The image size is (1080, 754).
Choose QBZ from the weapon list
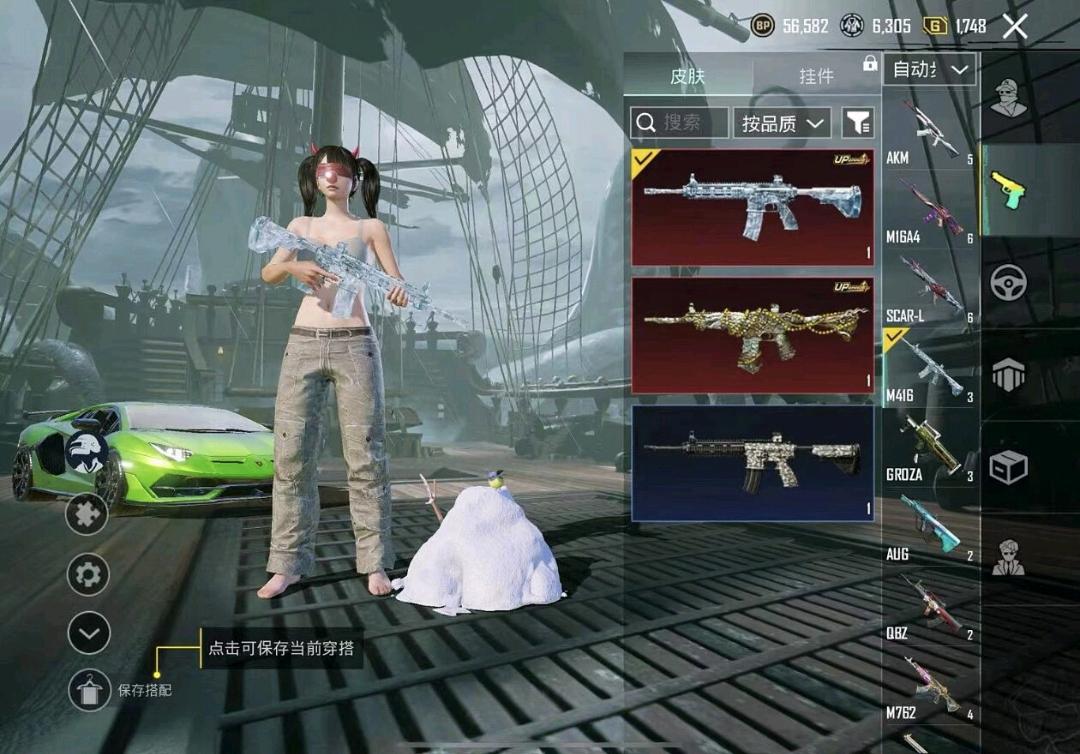pos(930,604)
